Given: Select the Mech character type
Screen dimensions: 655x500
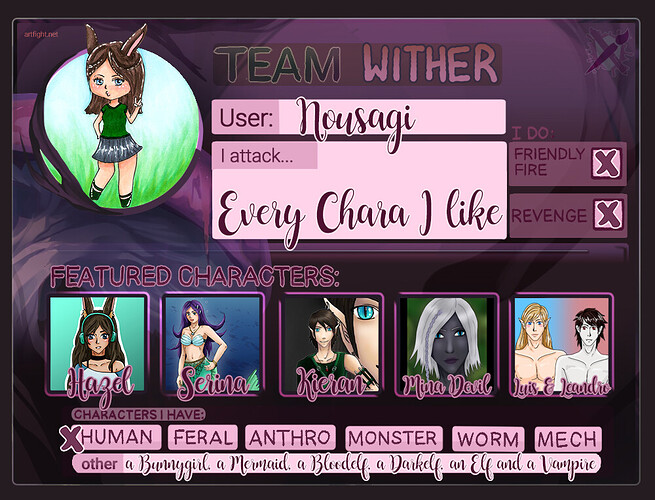Looking at the screenshot, I should pyautogui.click(x=568, y=438).
